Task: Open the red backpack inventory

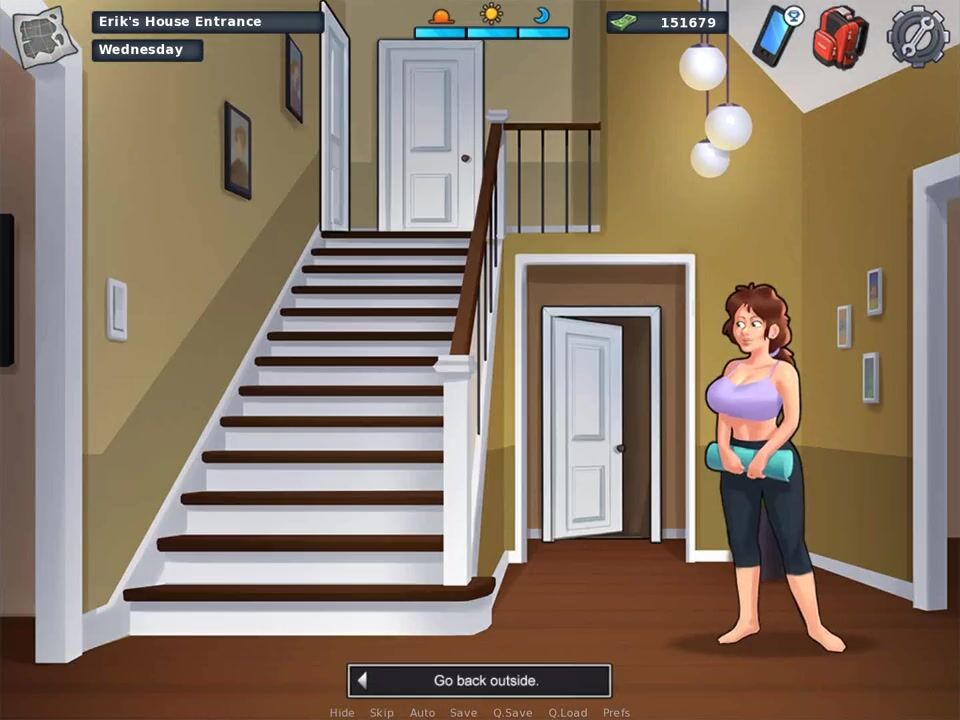Action: point(839,35)
